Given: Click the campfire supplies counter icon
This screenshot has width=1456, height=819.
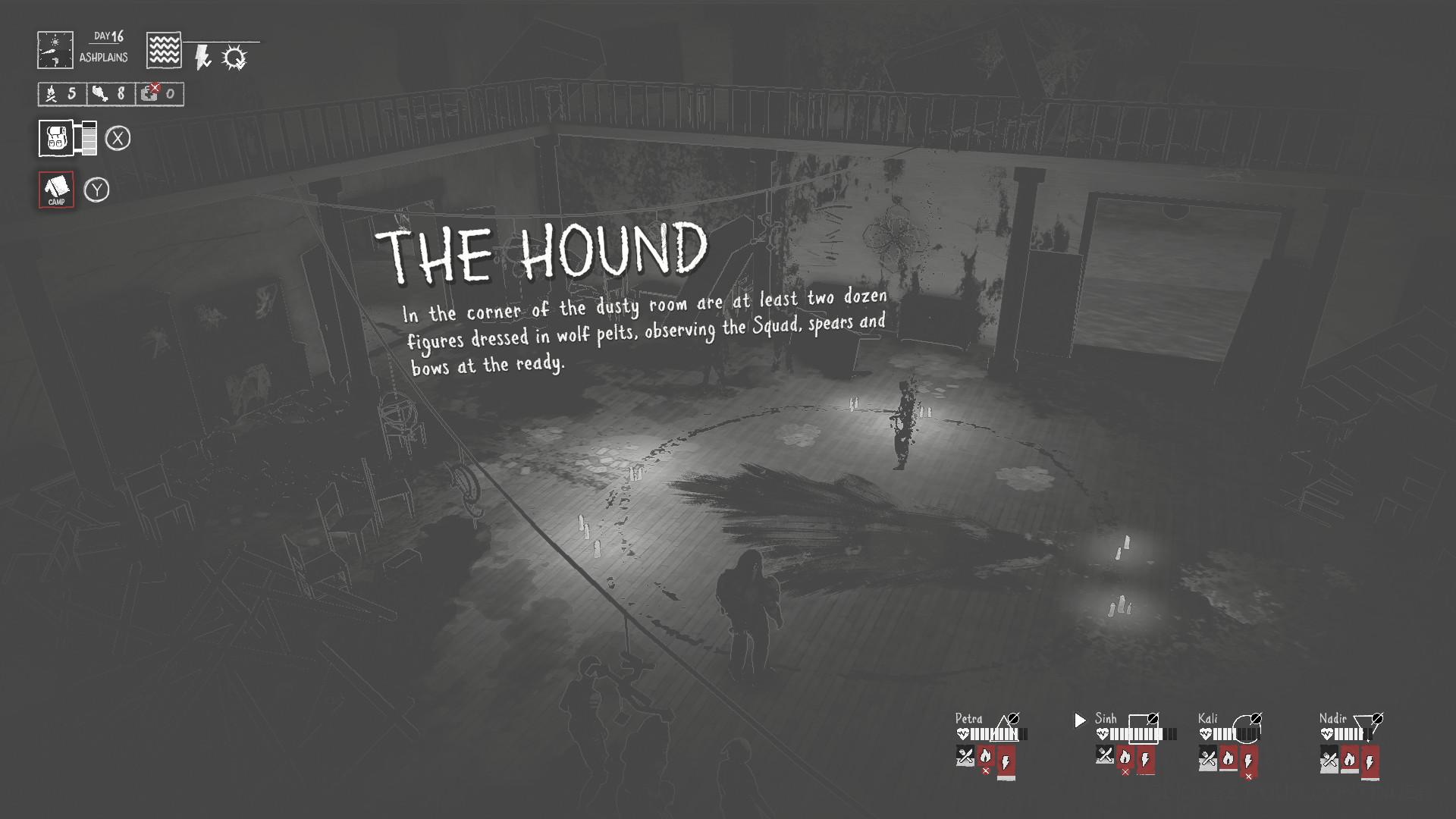Looking at the screenshot, I should 51,93.
